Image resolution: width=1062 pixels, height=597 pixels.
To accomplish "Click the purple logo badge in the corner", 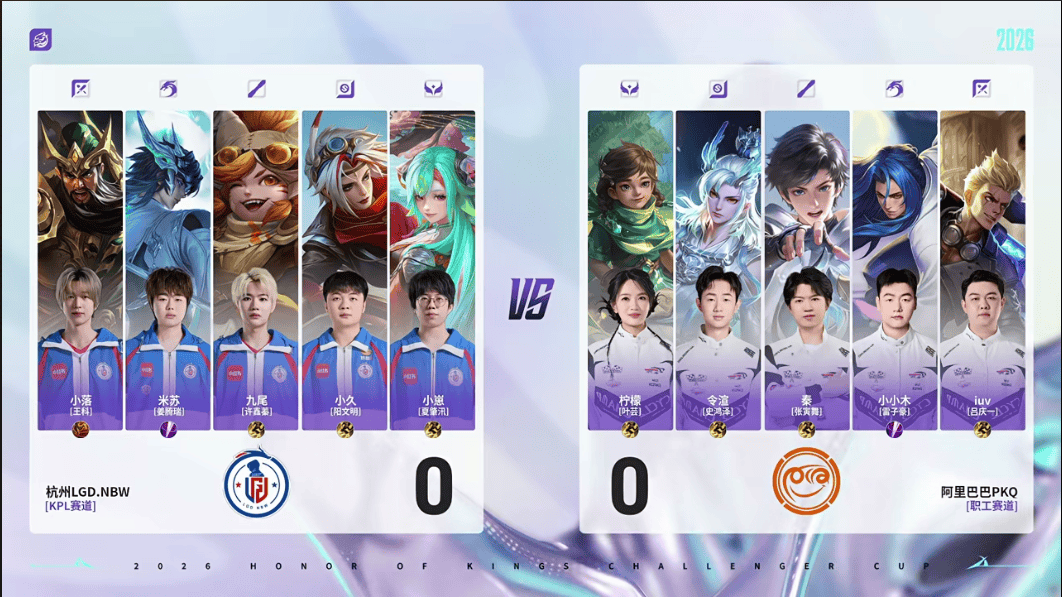I will pos(41,40).
